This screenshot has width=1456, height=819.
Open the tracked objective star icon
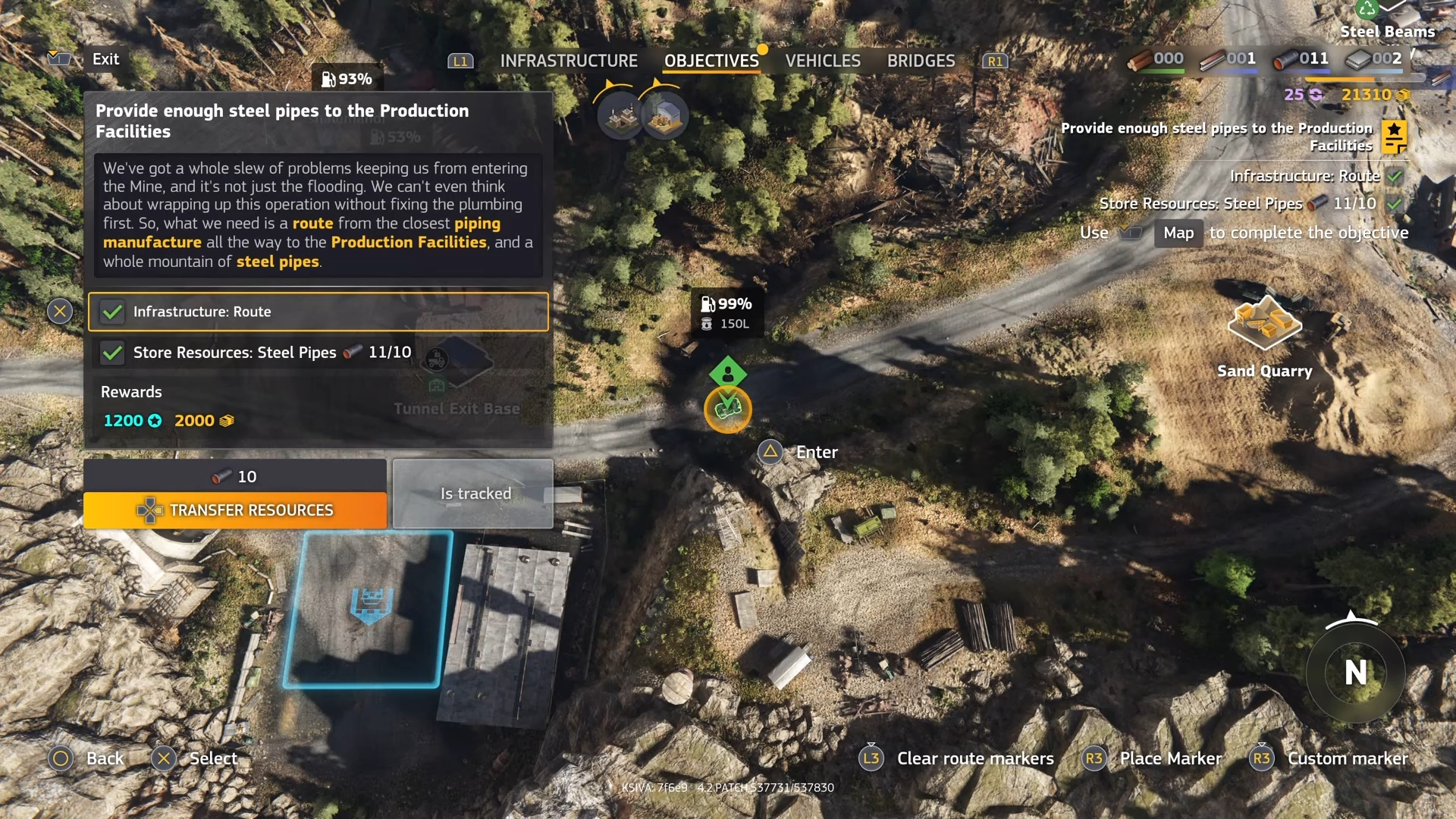[1394, 136]
